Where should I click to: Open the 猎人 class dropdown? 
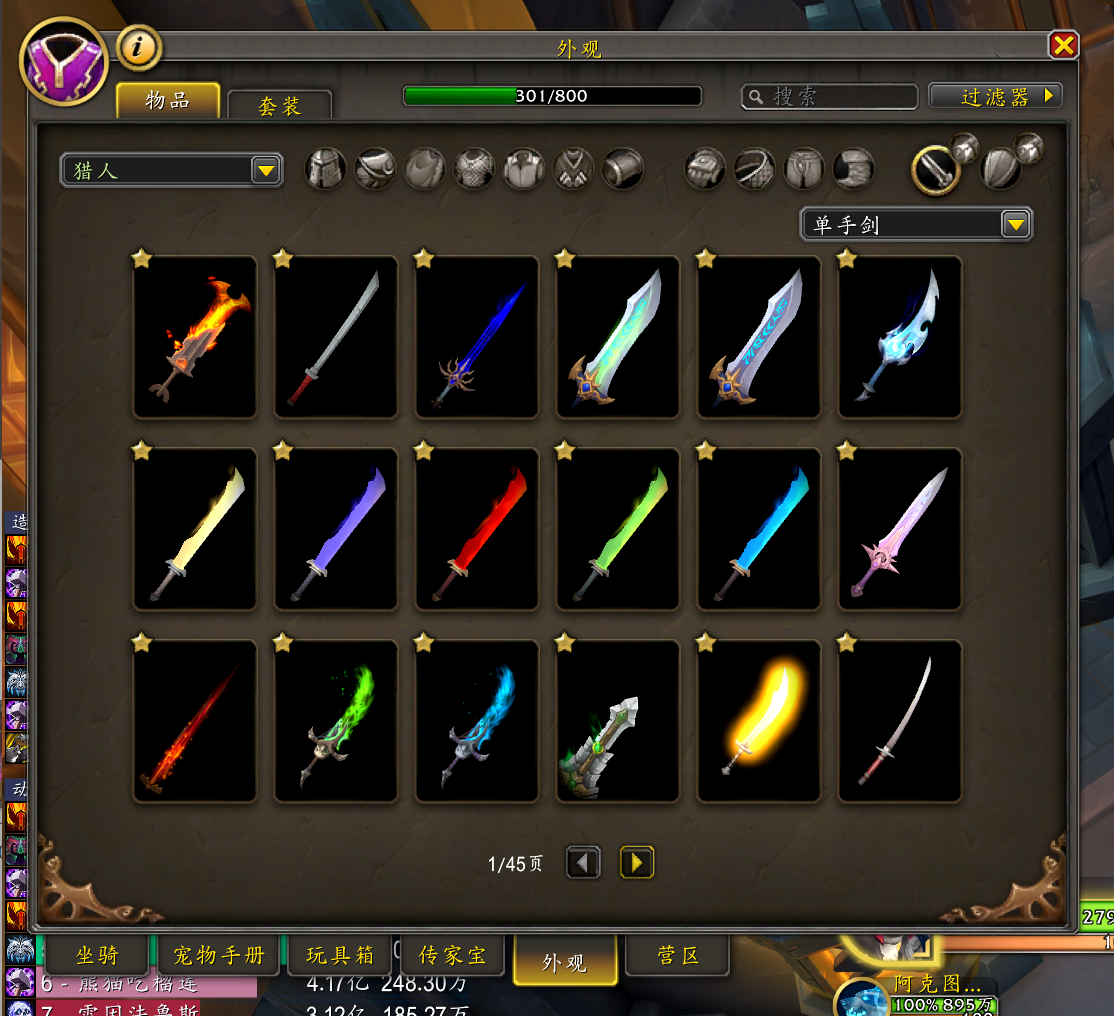(171, 170)
